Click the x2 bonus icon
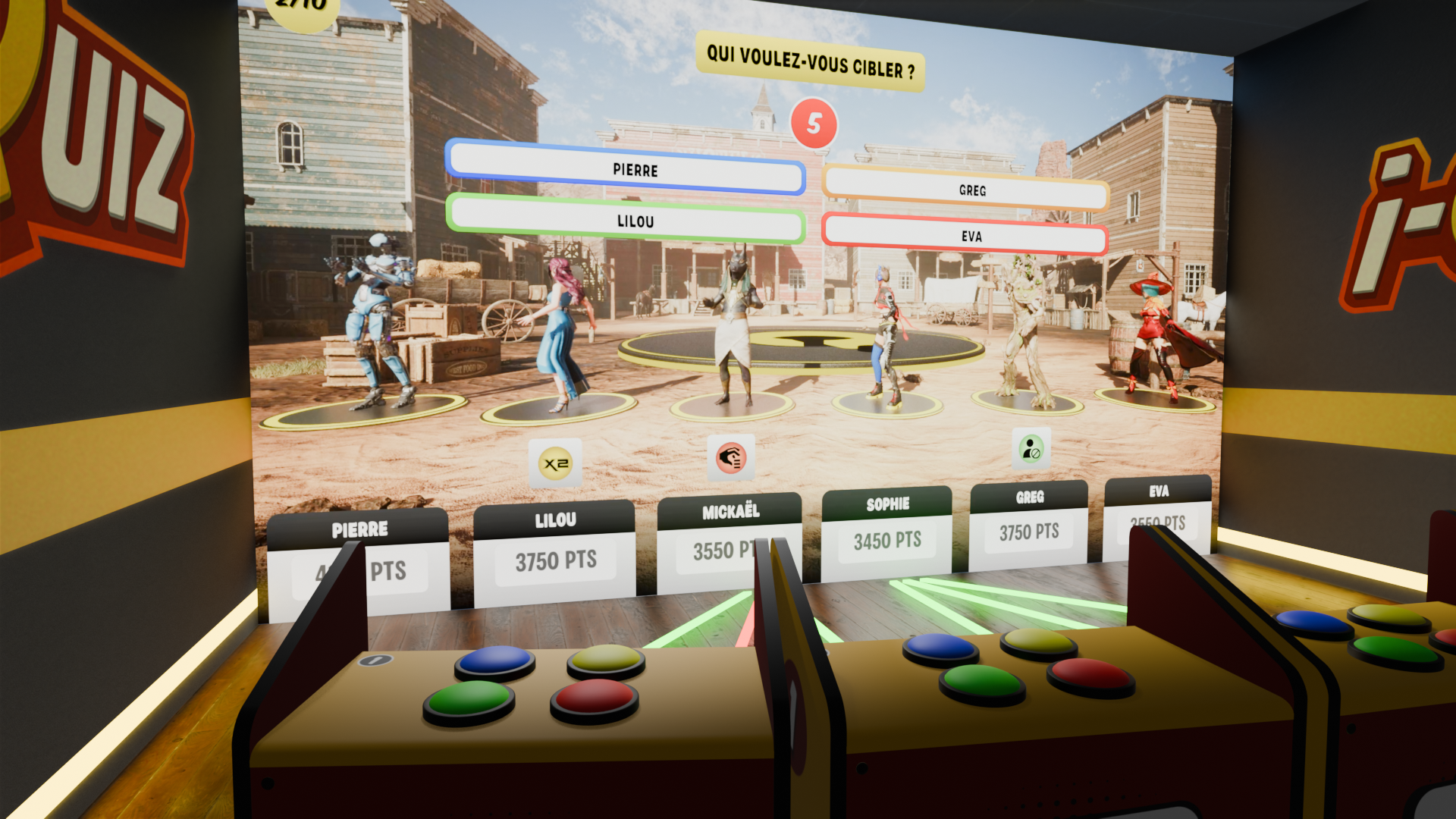This screenshot has width=1456, height=819. 556,463
